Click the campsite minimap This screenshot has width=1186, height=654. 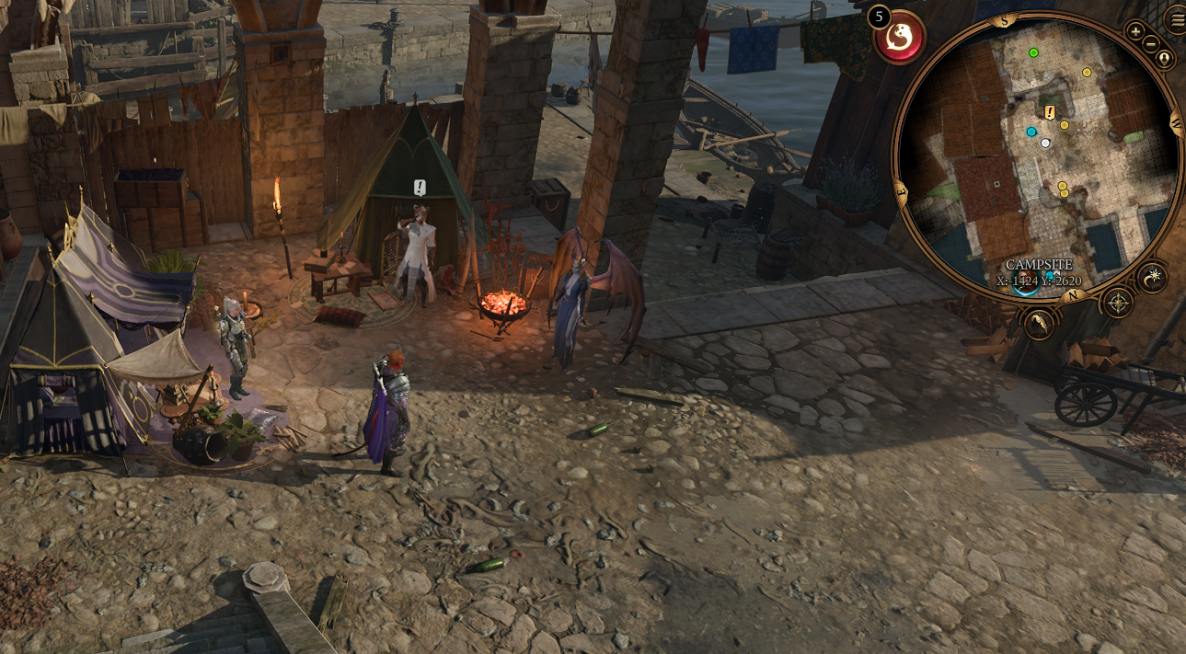coord(1040,160)
